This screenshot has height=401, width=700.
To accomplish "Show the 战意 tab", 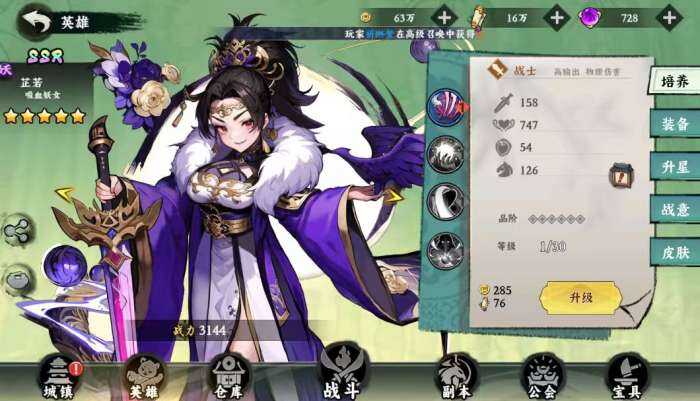I will point(674,209).
